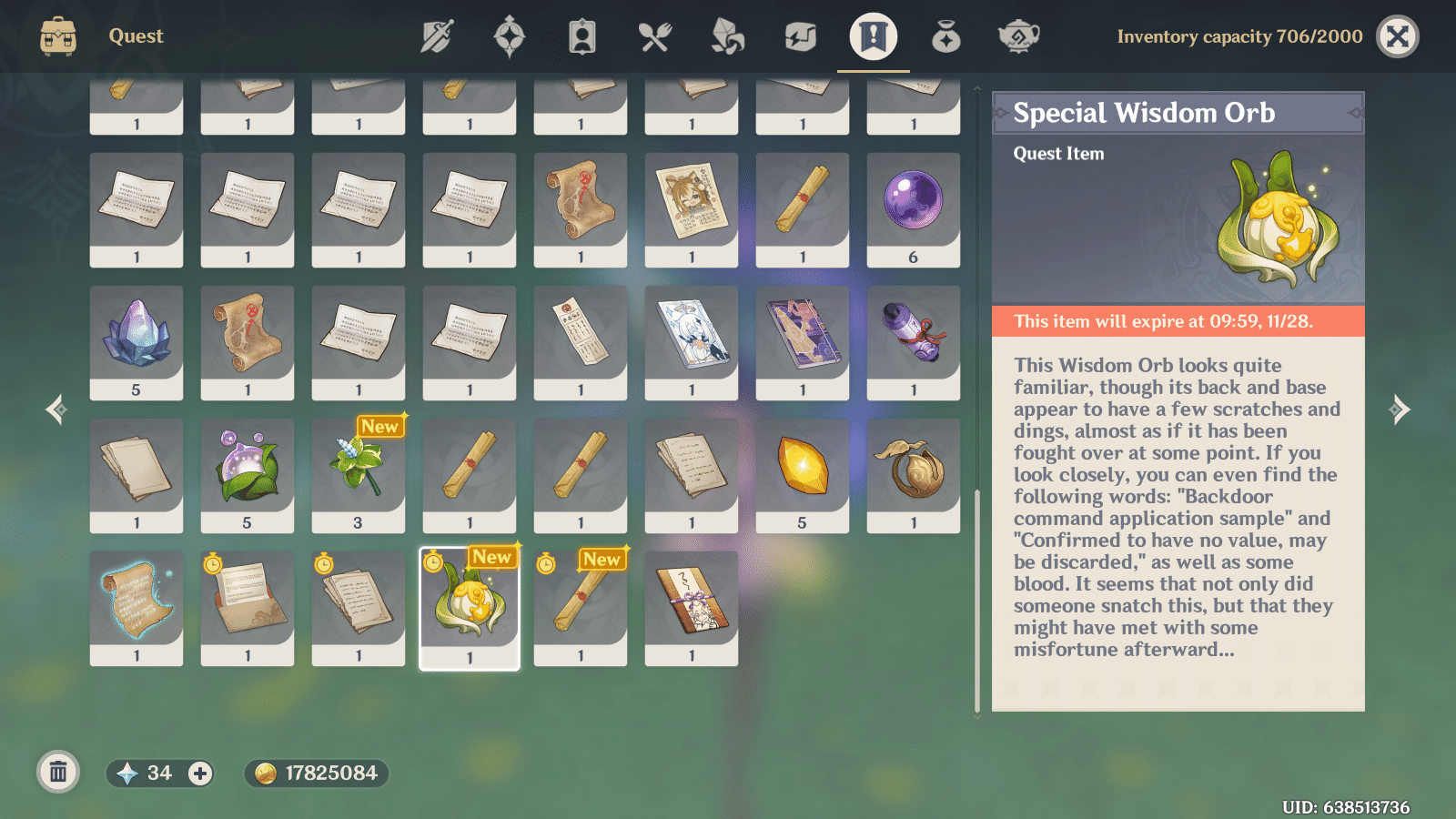Close the inventory screen
Viewport: 1456px width, 819px height.
1398,37
